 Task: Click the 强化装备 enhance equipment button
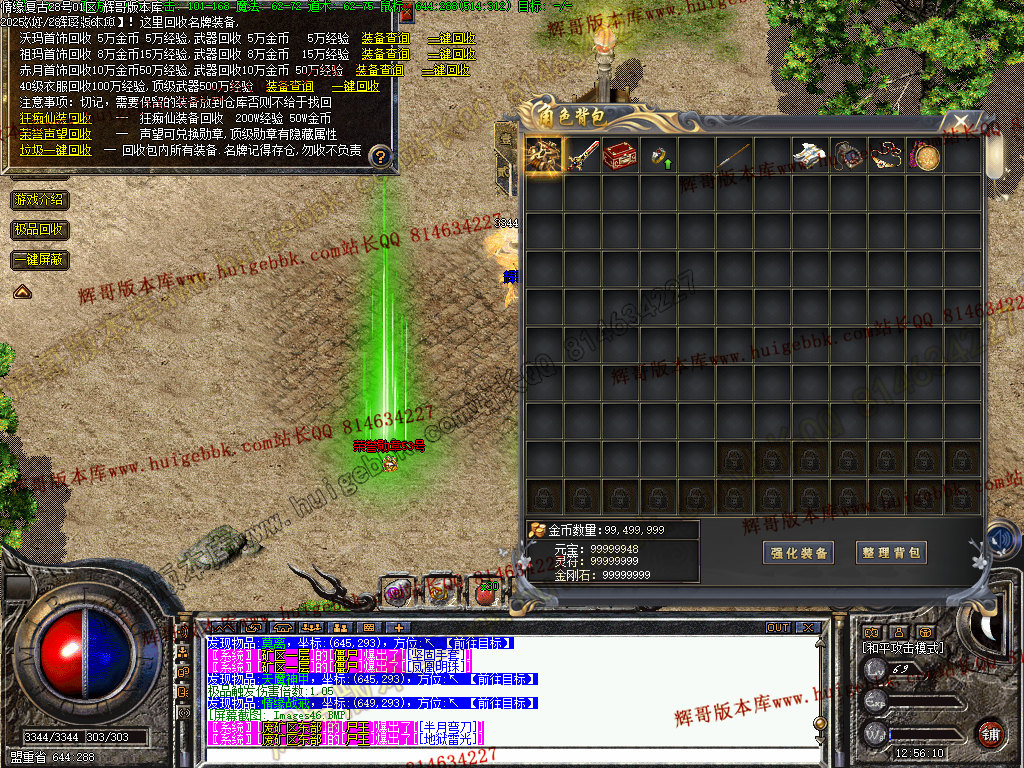[799, 553]
